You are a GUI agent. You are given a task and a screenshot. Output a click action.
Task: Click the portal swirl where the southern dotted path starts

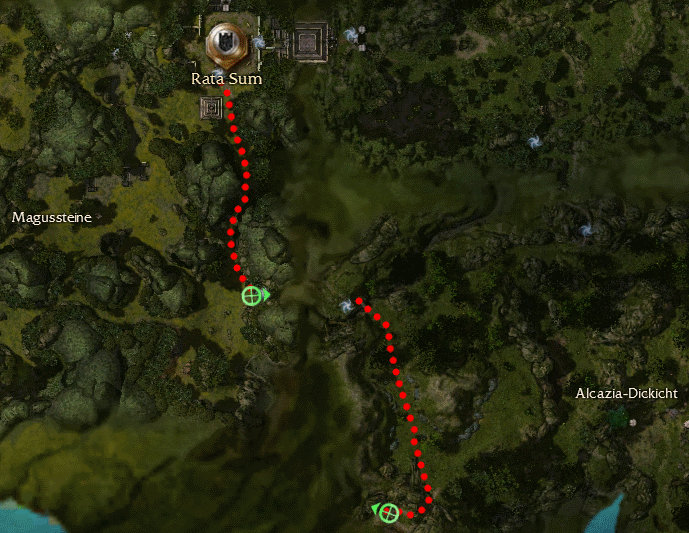point(346,305)
